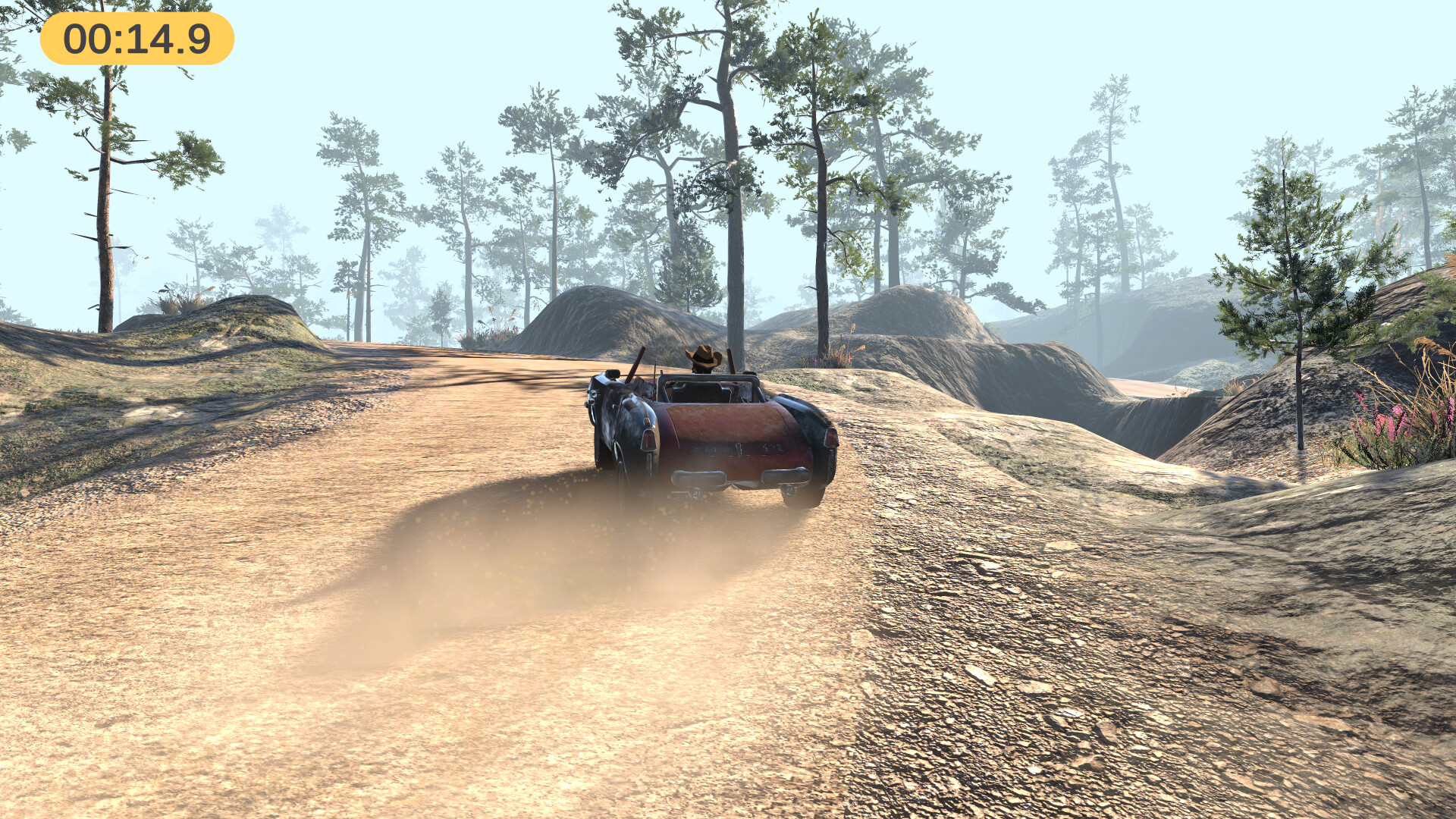Viewport: 1456px width, 819px height.
Task: Click the driver's cowboy hat
Action: coord(703,356)
